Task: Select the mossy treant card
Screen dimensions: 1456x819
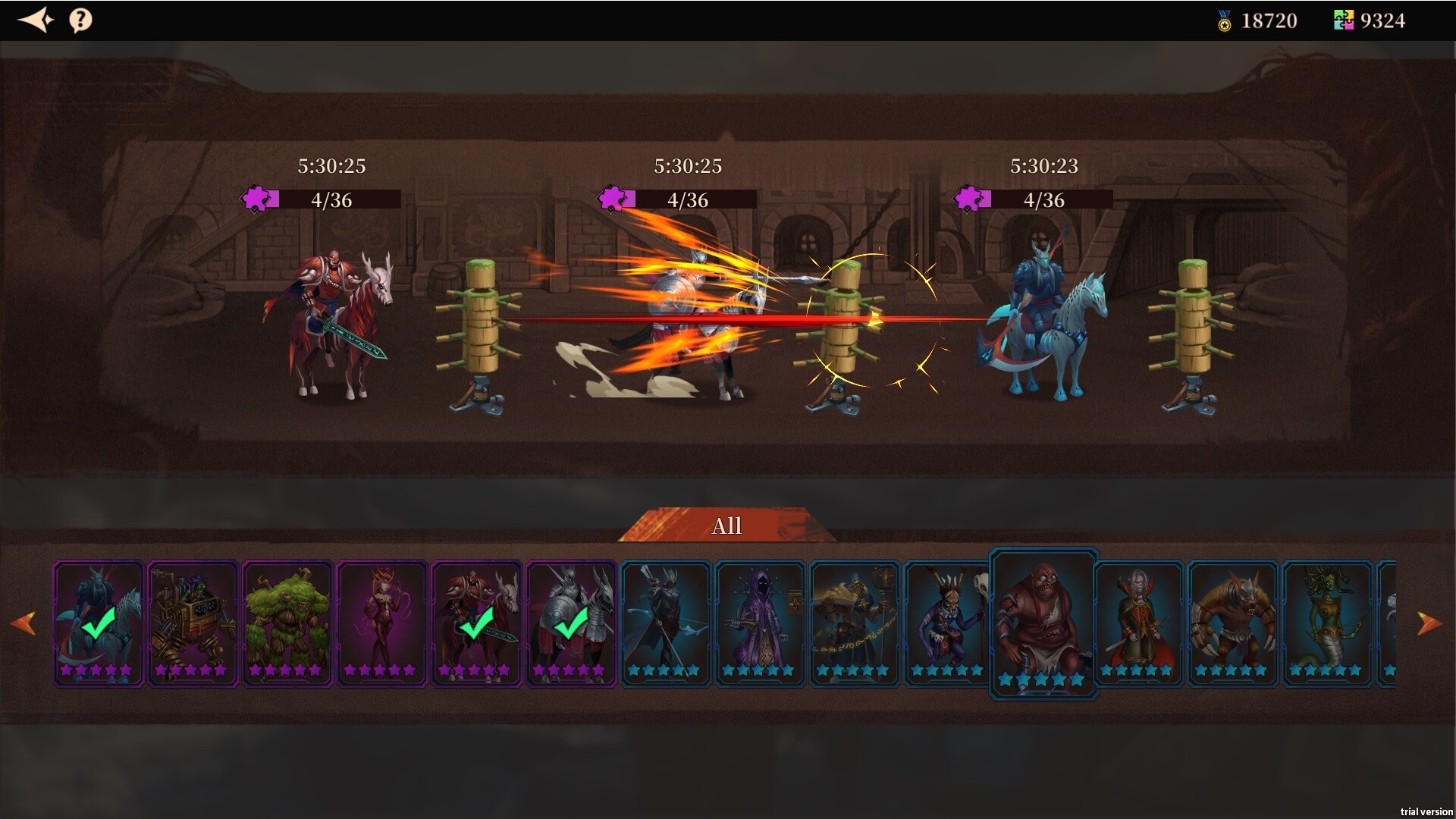Action: (287, 623)
